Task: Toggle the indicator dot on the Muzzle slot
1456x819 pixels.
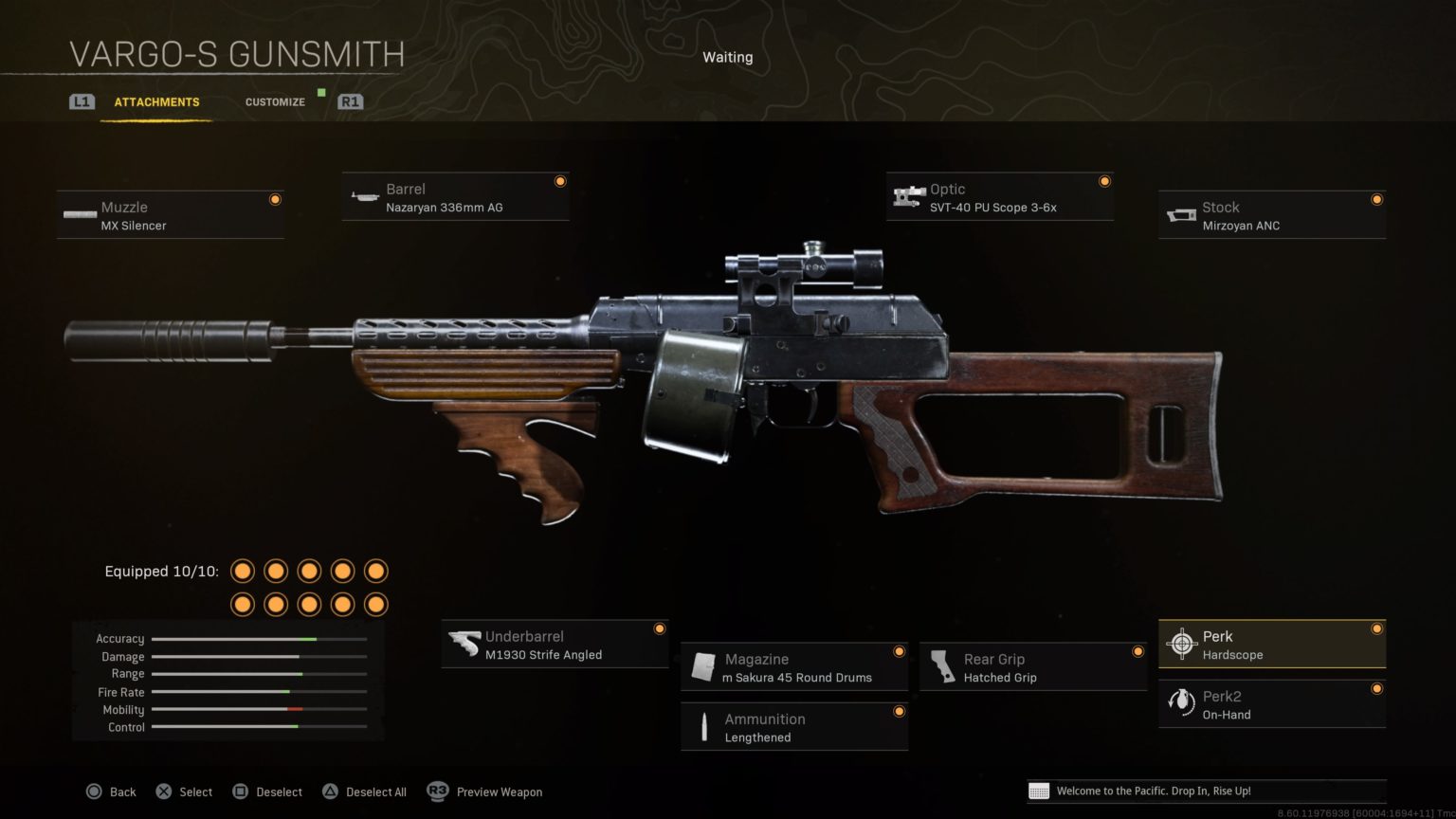Action: pos(276,199)
